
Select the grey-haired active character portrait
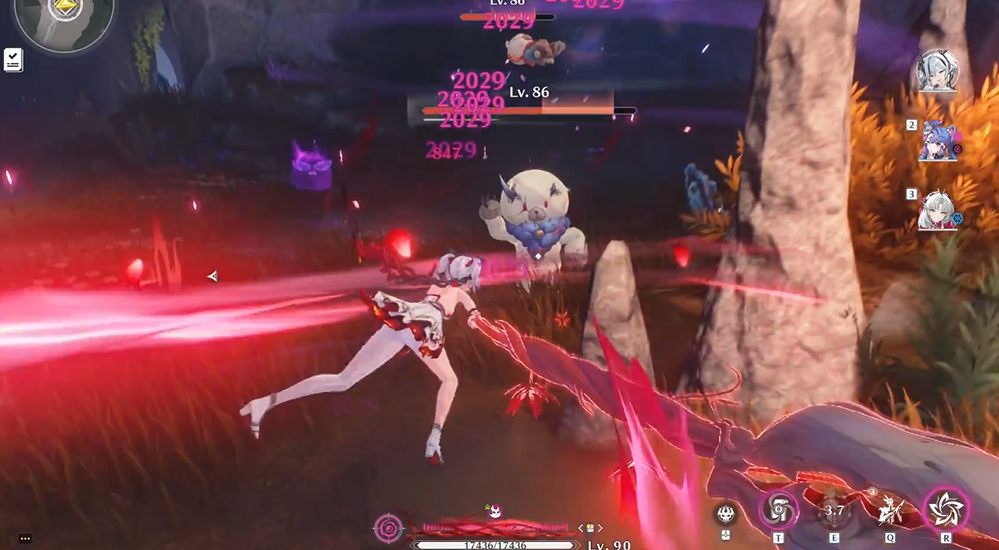pos(938,72)
